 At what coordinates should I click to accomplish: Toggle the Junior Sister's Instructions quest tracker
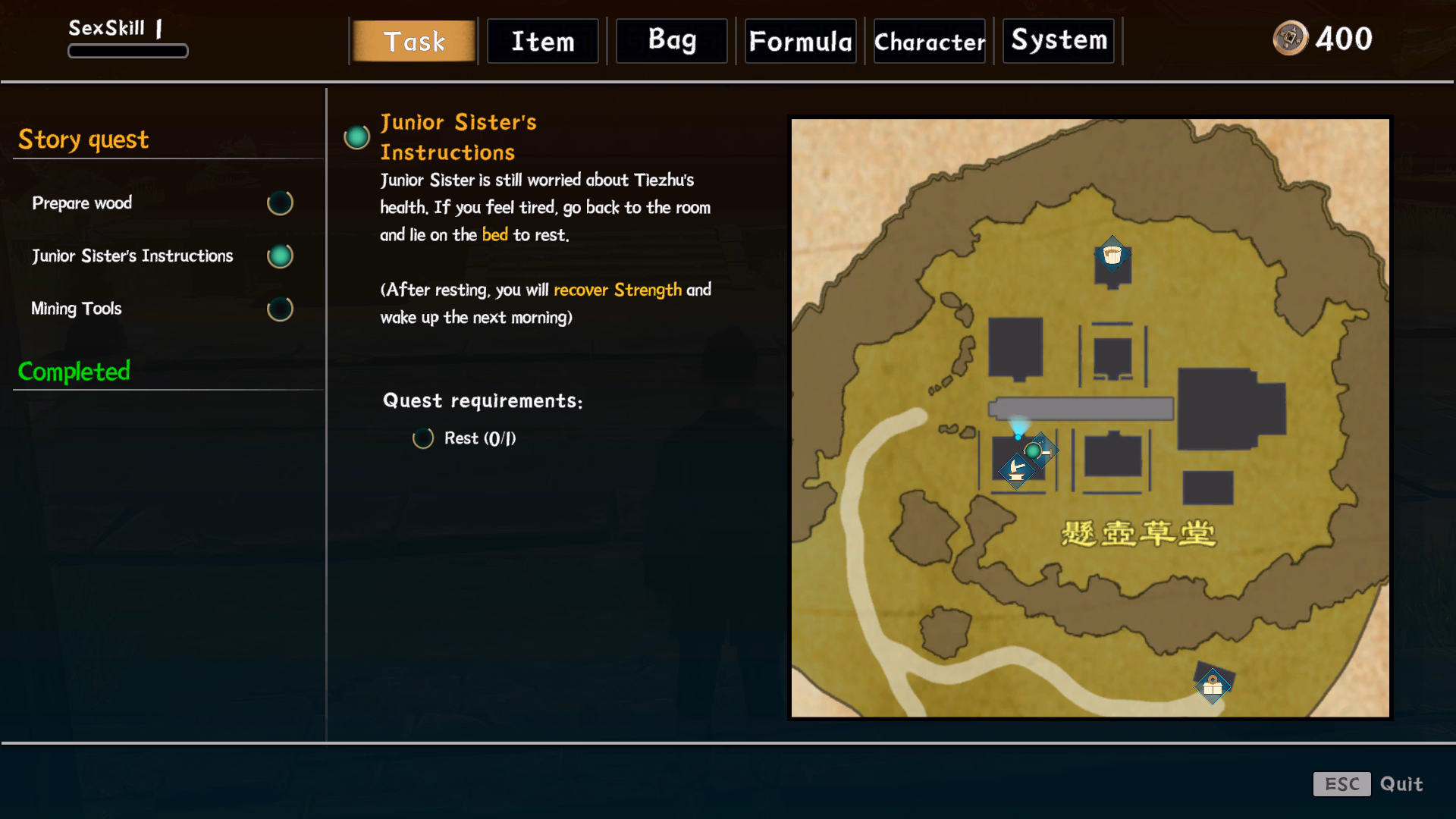click(x=280, y=256)
